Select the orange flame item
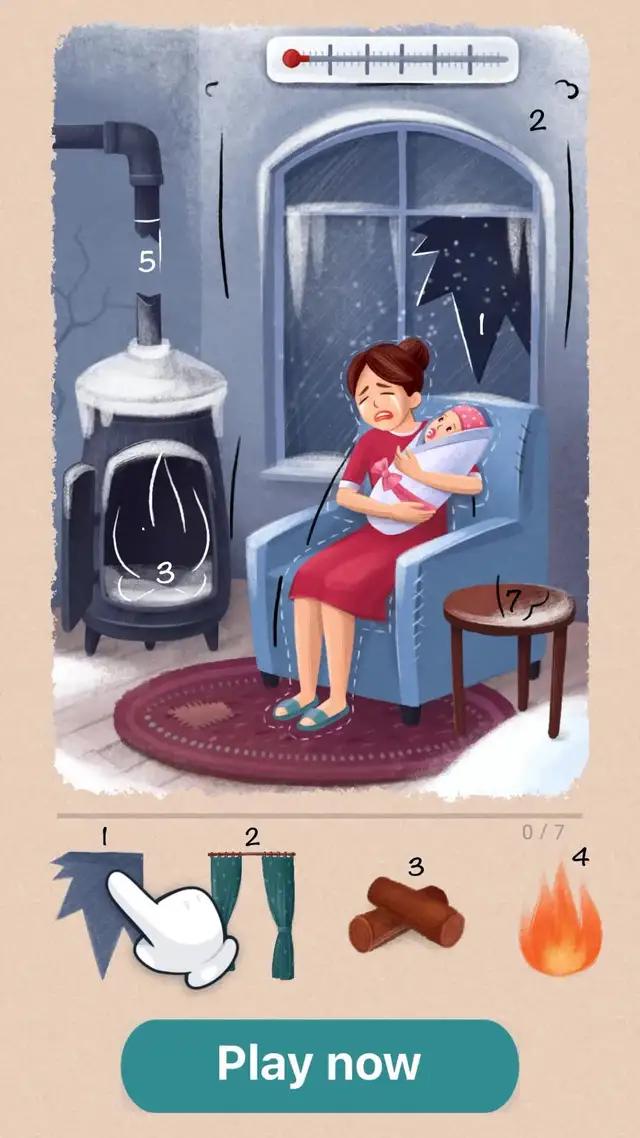640x1138 pixels. tap(560, 922)
